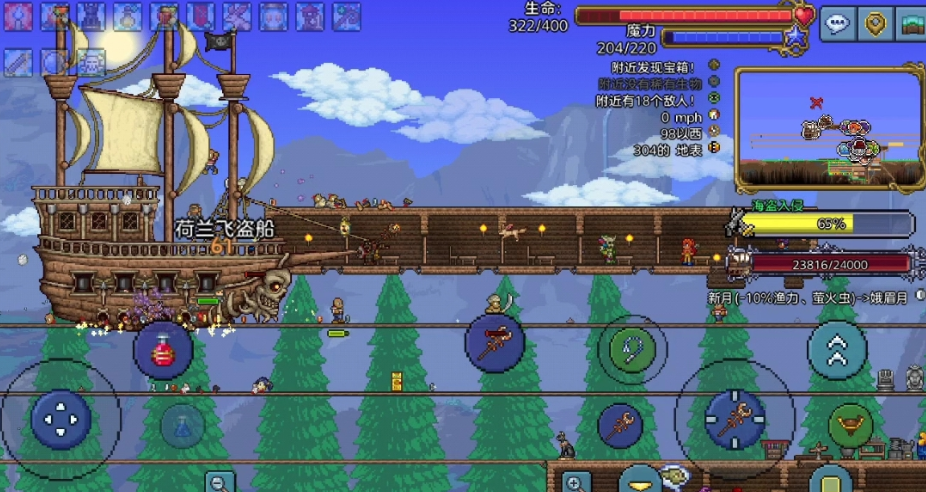This screenshot has height=492, width=926.
Task: Expand the framed minimap
Action: 828,128
